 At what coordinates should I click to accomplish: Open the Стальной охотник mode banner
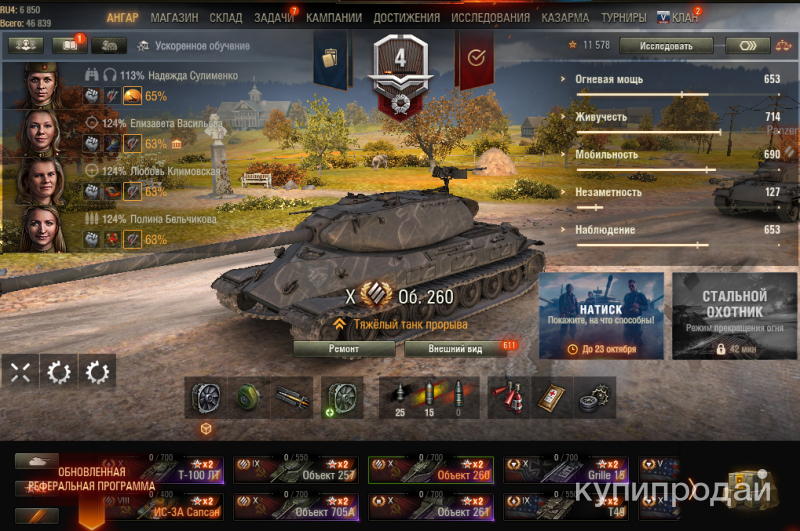[x=734, y=315]
